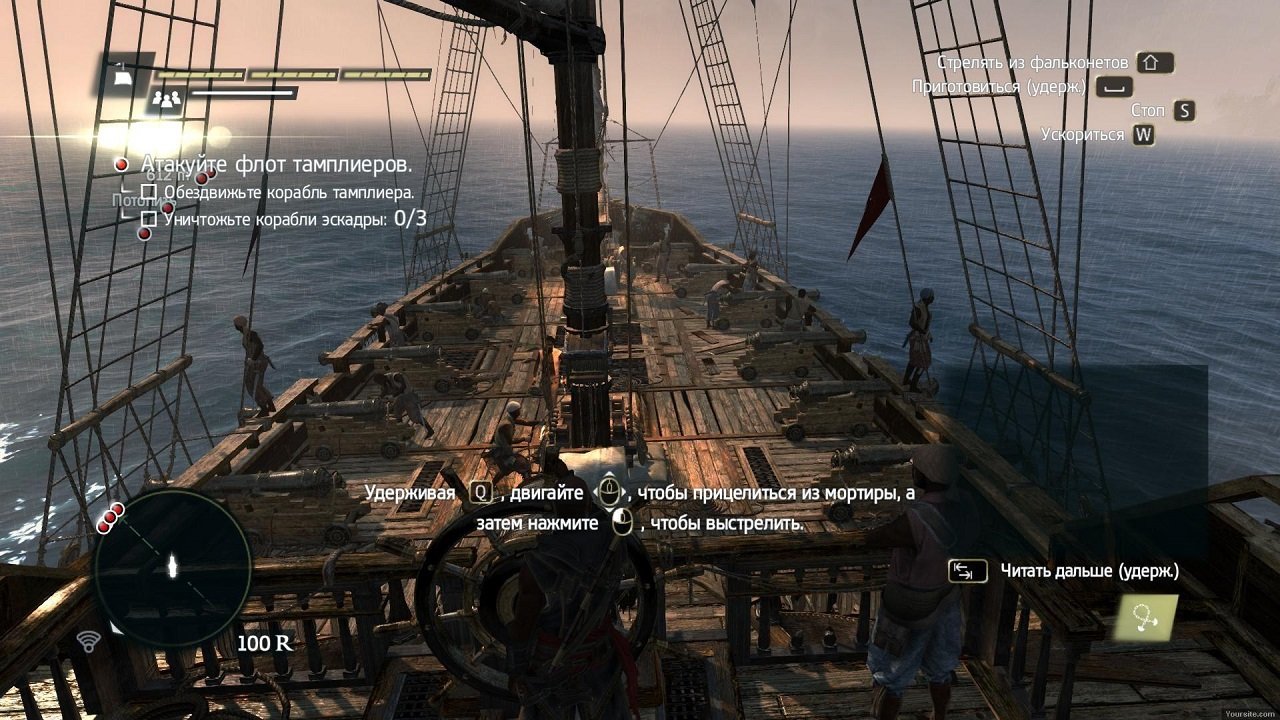
Task: Check the Уничтожьте корабли эскадры objective box
Action: point(150,219)
